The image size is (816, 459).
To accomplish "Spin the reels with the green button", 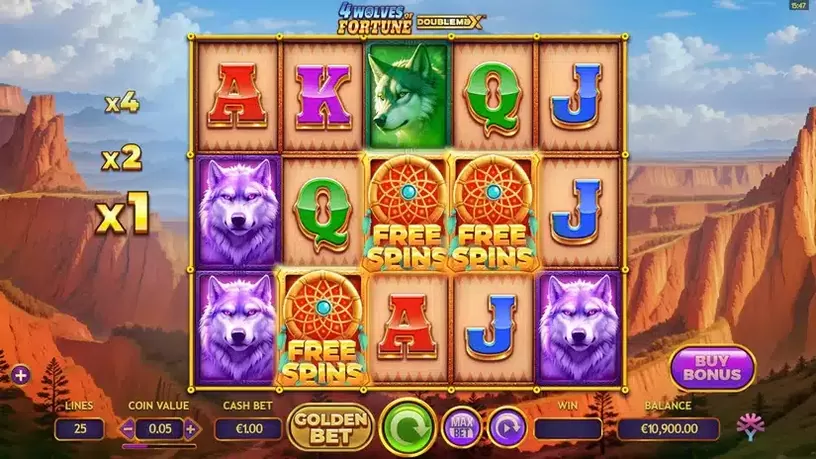I will click(408, 424).
